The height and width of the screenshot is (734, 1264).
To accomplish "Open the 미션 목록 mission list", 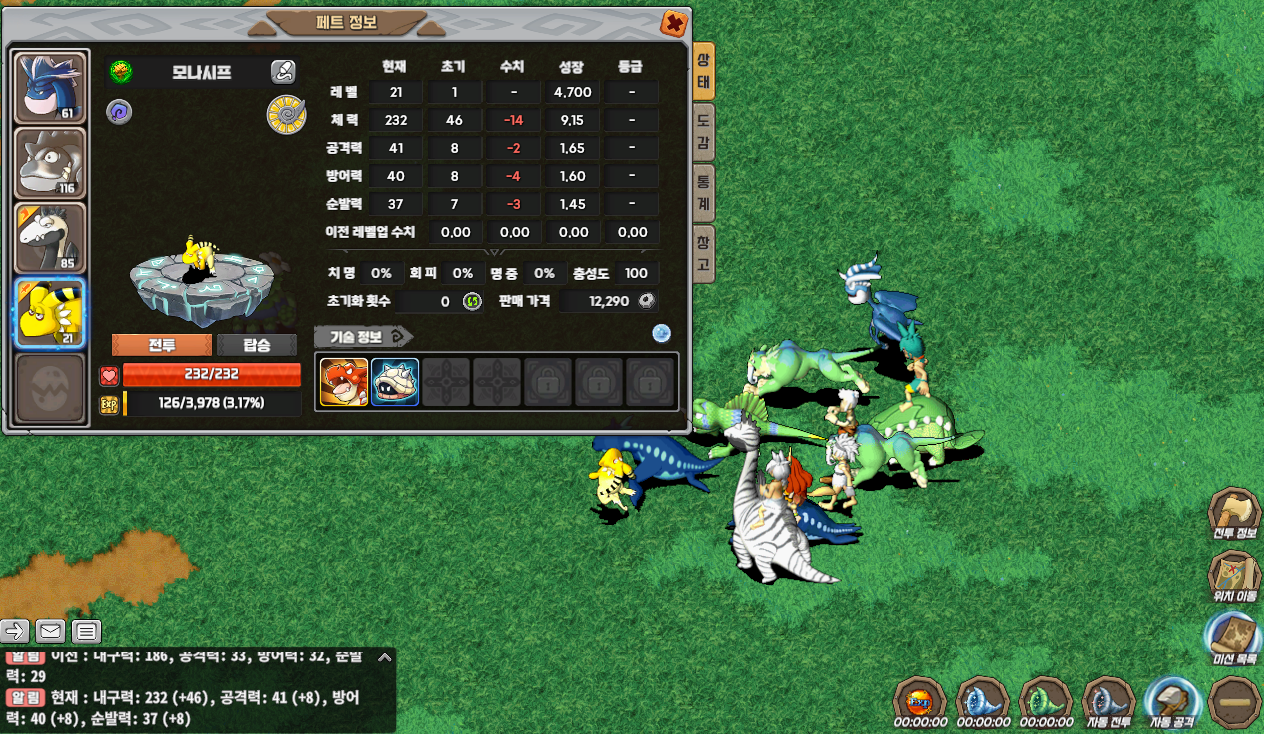I will click(x=1233, y=640).
